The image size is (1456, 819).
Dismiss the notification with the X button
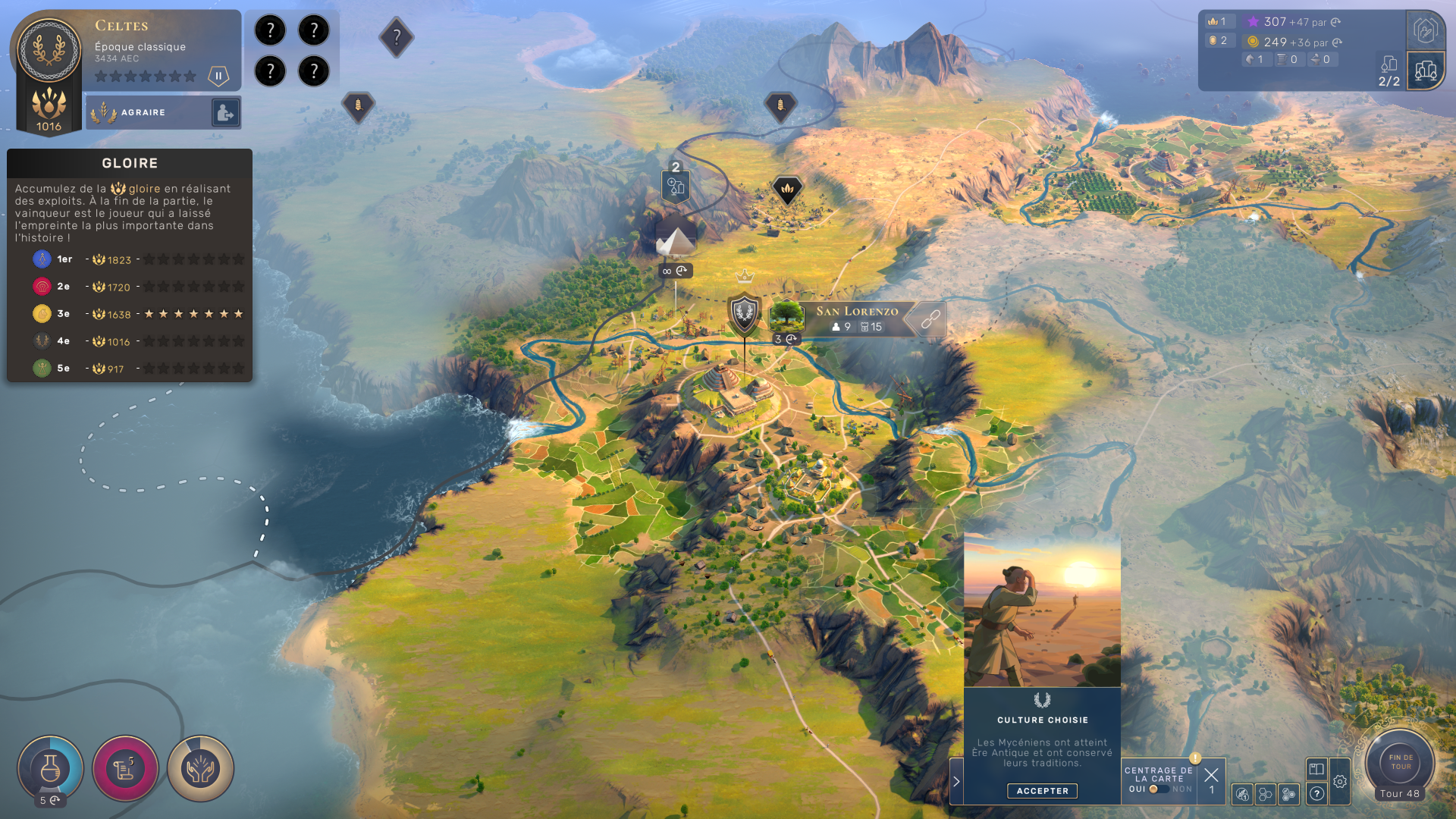point(1211,775)
